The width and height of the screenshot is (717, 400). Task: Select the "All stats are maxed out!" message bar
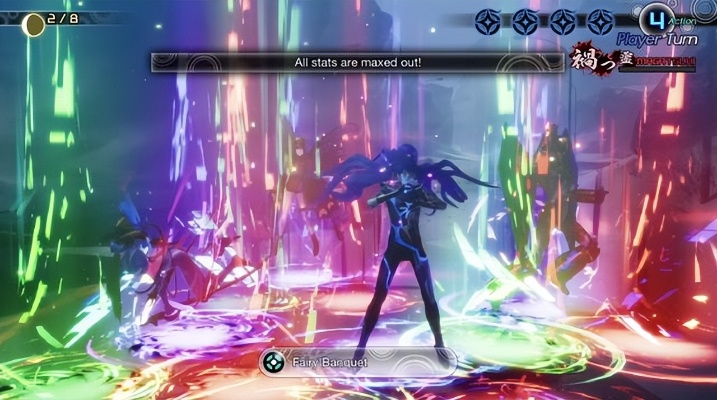(x=357, y=62)
